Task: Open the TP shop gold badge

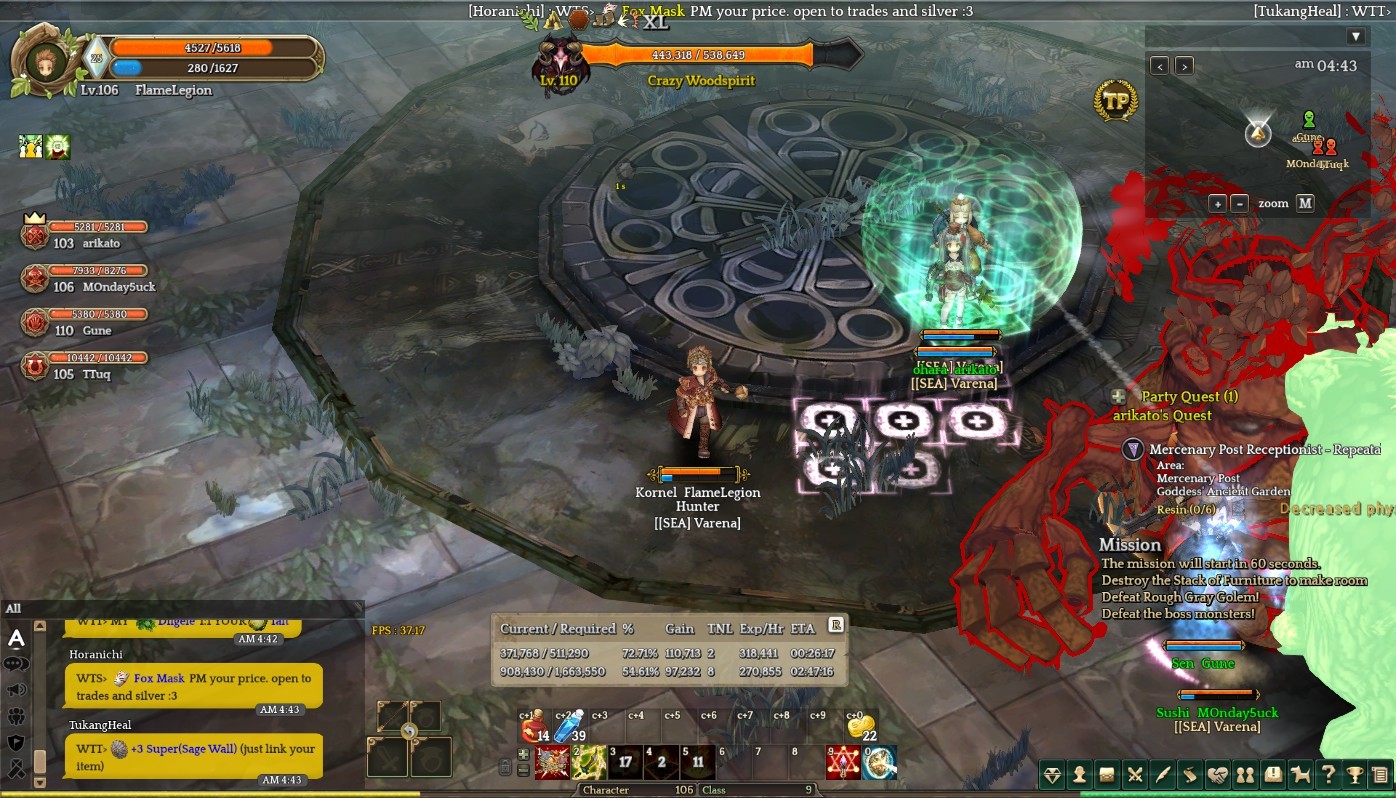Action: coord(1115,100)
